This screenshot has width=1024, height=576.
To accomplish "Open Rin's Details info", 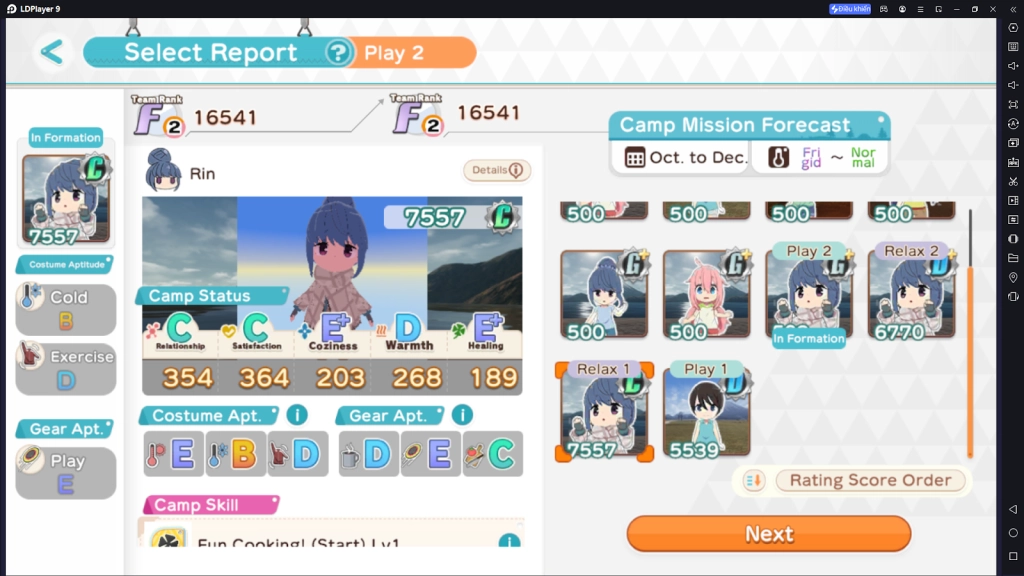I will pyautogui.click(x=497, y=171).
